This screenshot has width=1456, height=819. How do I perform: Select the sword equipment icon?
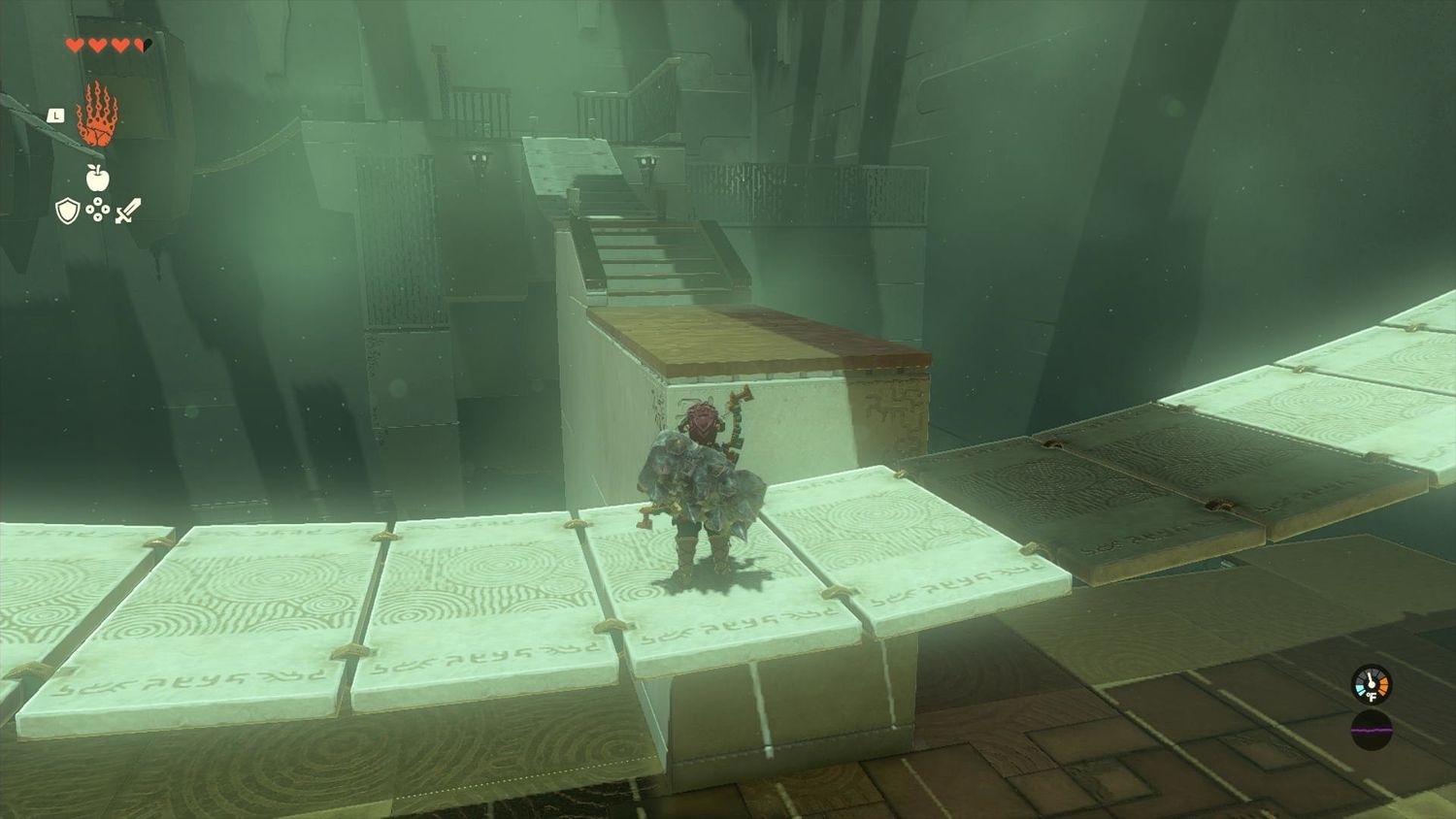[x=128, y=212]
